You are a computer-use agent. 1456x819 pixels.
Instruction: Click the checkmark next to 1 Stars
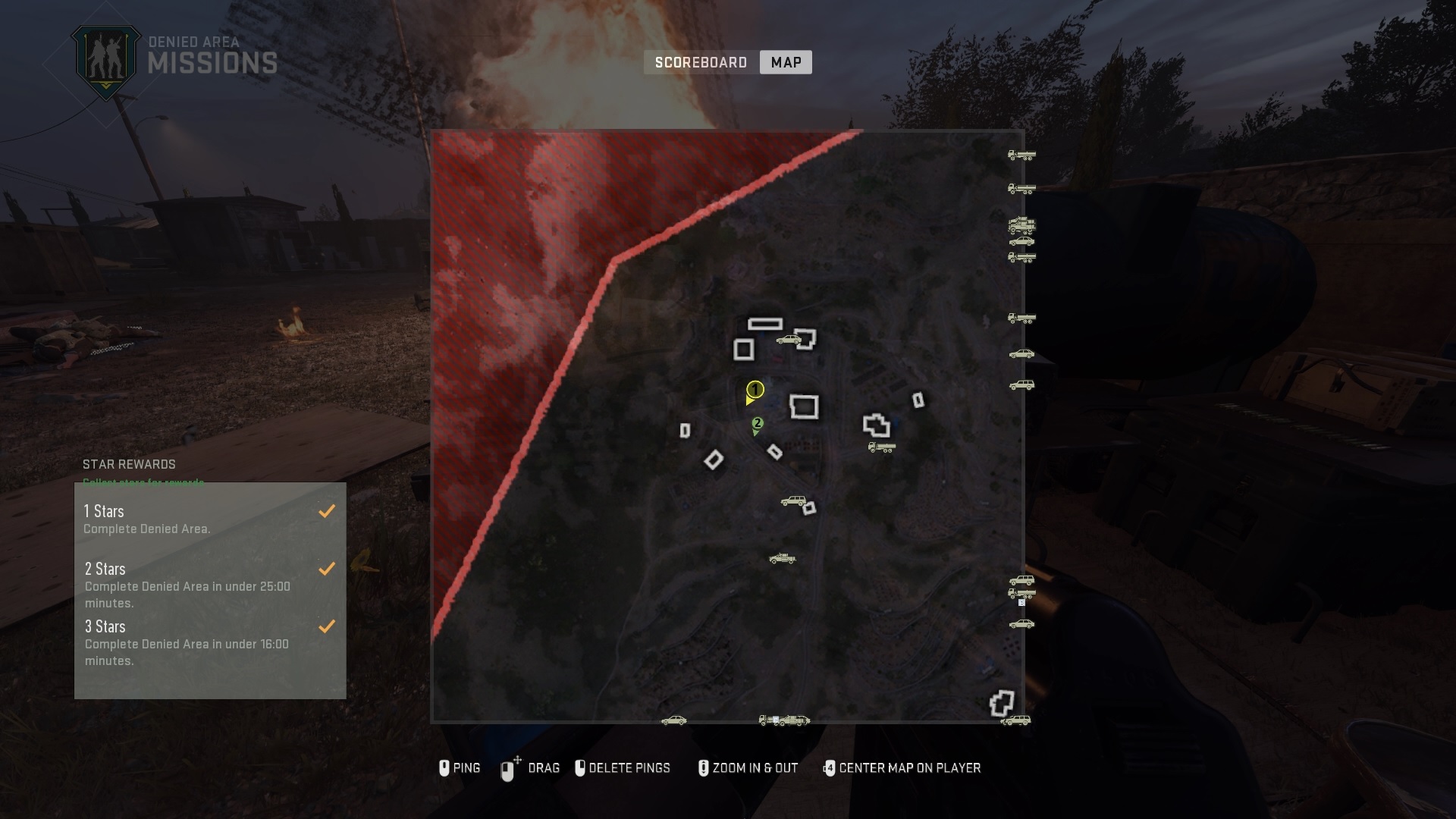327,510
